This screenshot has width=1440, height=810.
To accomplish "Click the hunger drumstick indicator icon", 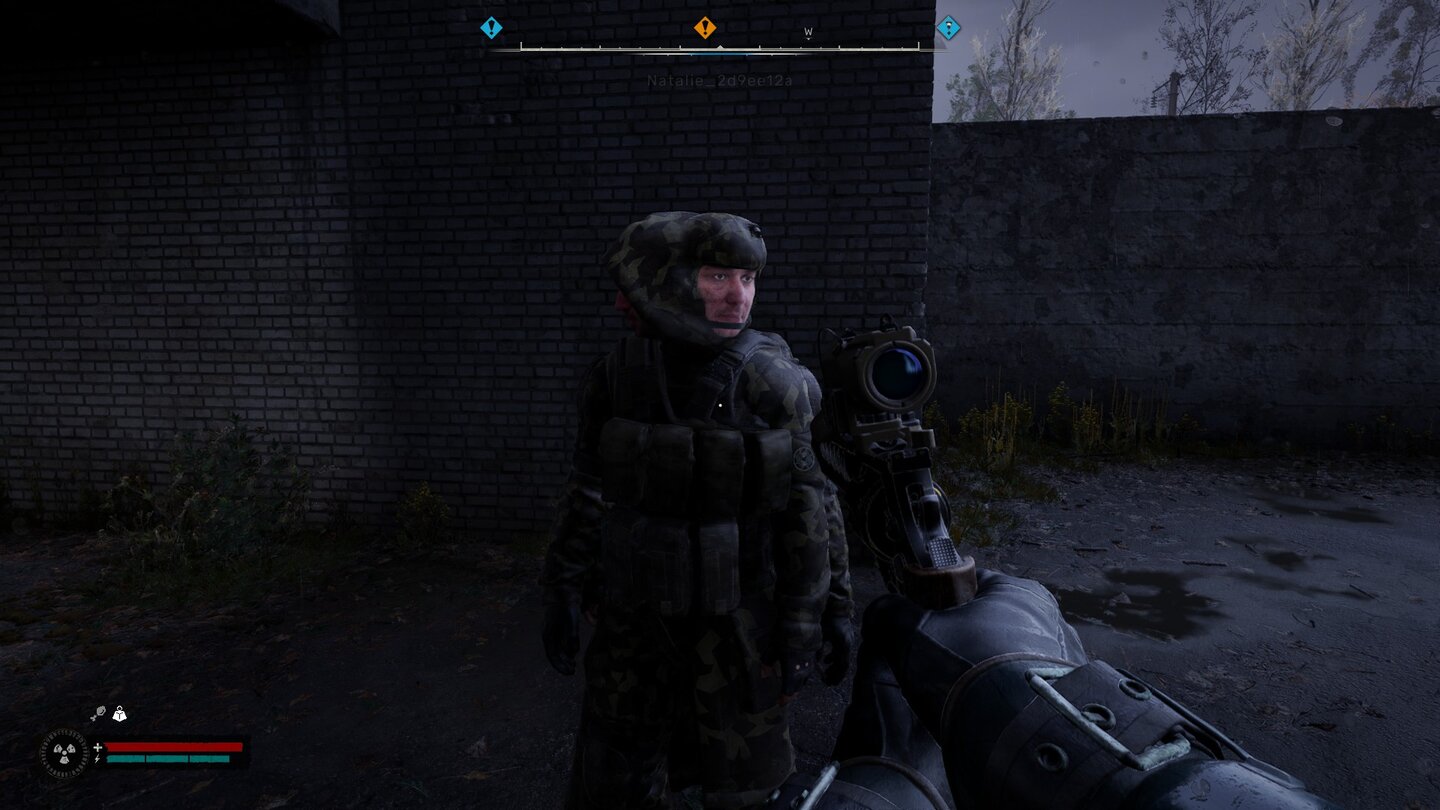I will point(97,712).
